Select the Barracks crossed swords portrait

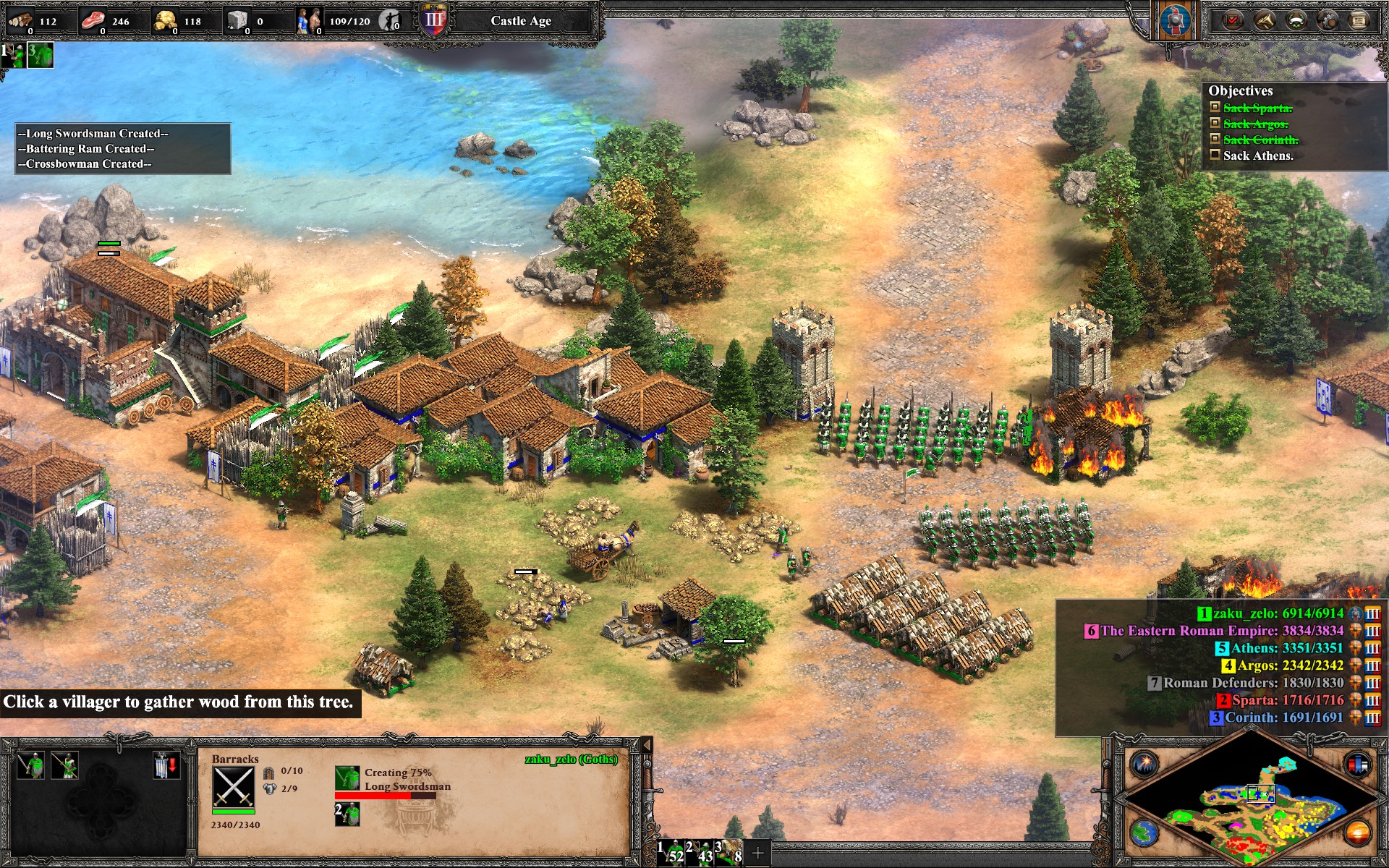(234, 787)
